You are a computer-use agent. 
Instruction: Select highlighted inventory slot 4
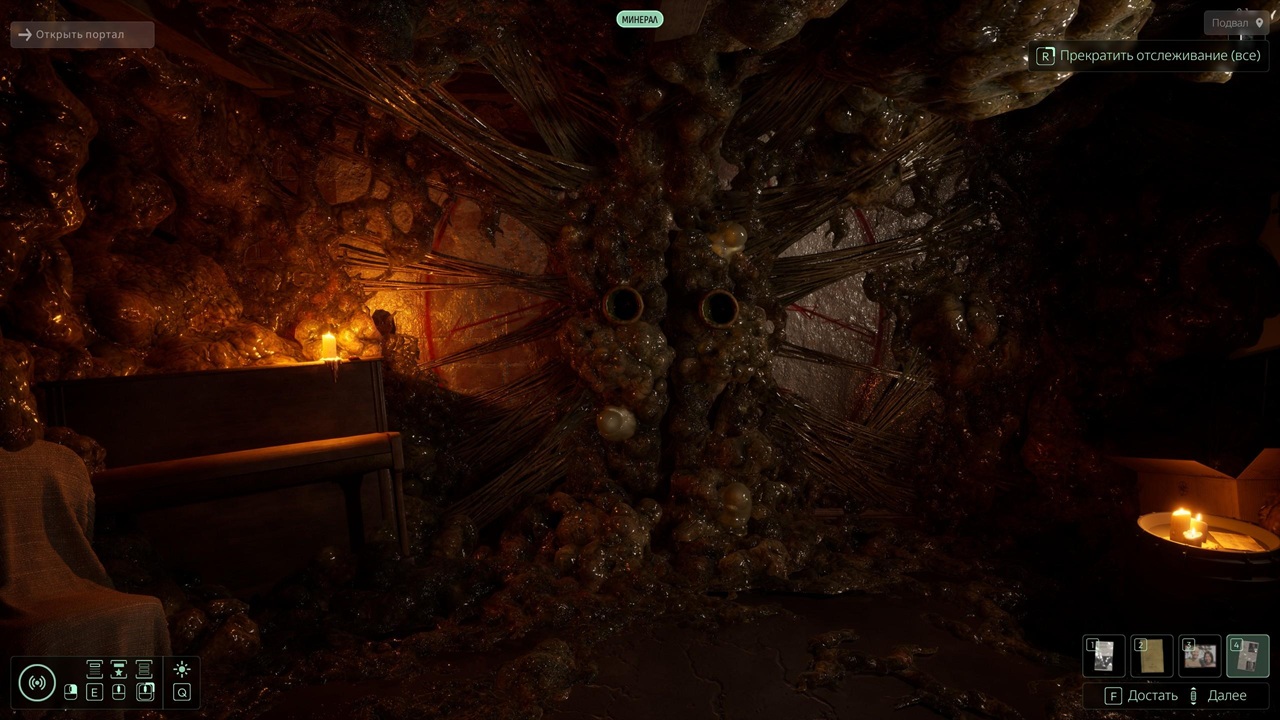click(1248, 656)
